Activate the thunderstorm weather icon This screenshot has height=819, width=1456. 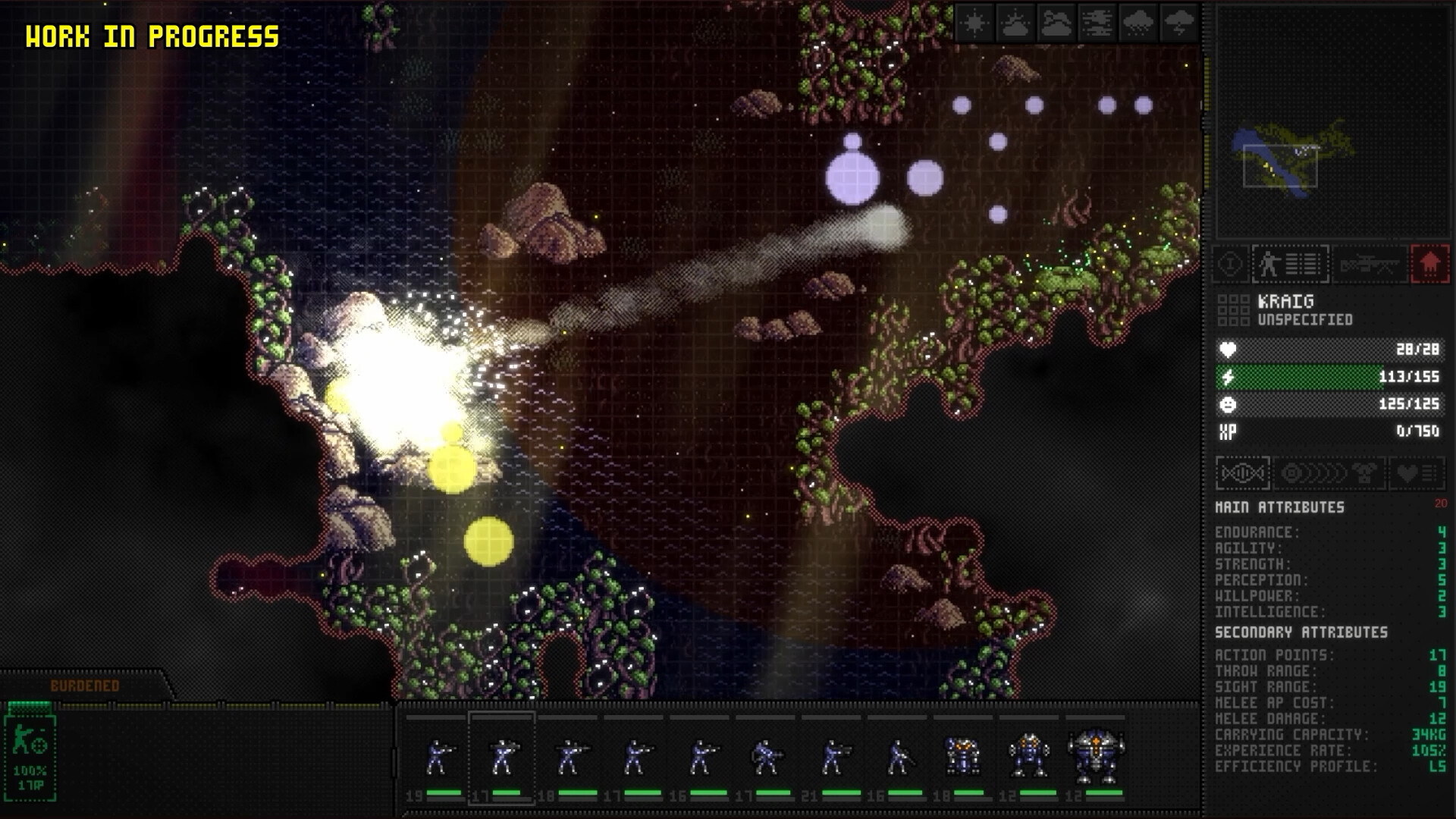coord(1178,24)
